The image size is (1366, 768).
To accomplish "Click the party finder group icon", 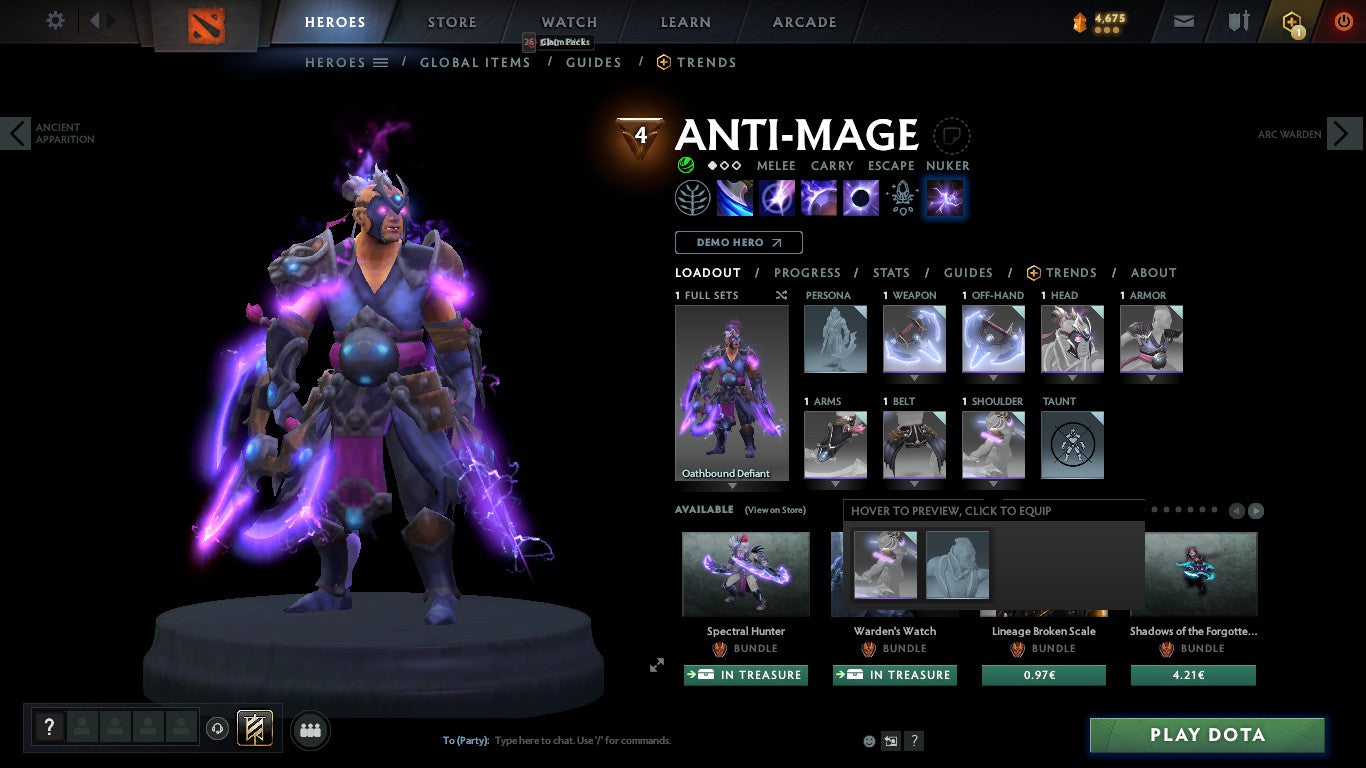I will click(310, 730).
